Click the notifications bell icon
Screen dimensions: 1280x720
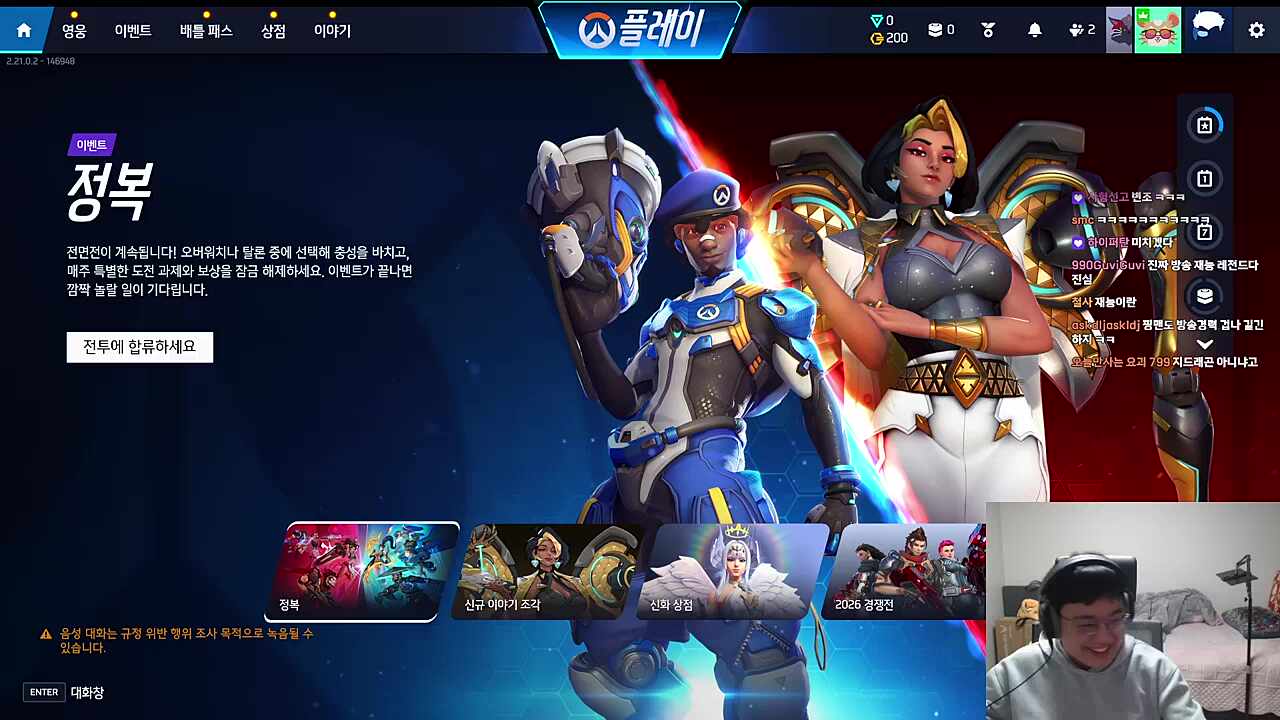1034,29
